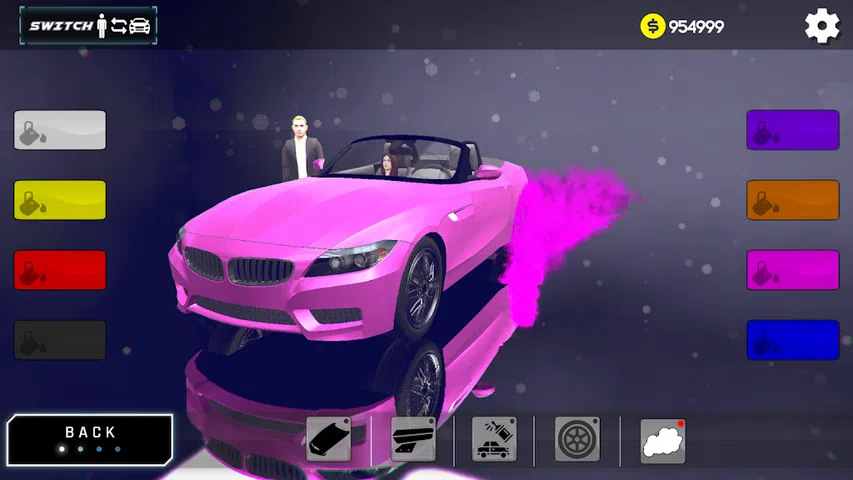Select the orange paint color
Viewport: 853px width, 480px height.
point(792,200)
